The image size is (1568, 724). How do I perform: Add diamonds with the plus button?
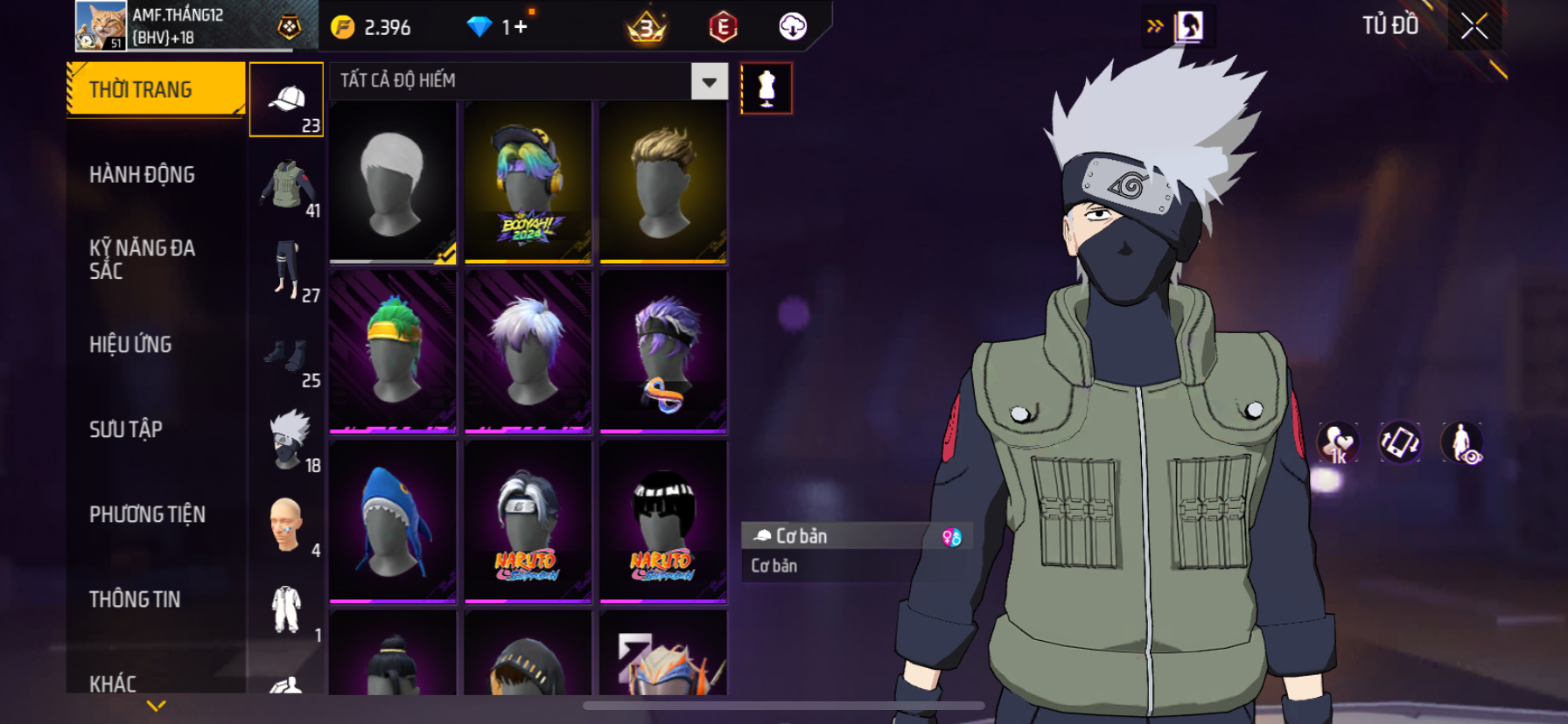pyautogui.click(x=521, y=27)
